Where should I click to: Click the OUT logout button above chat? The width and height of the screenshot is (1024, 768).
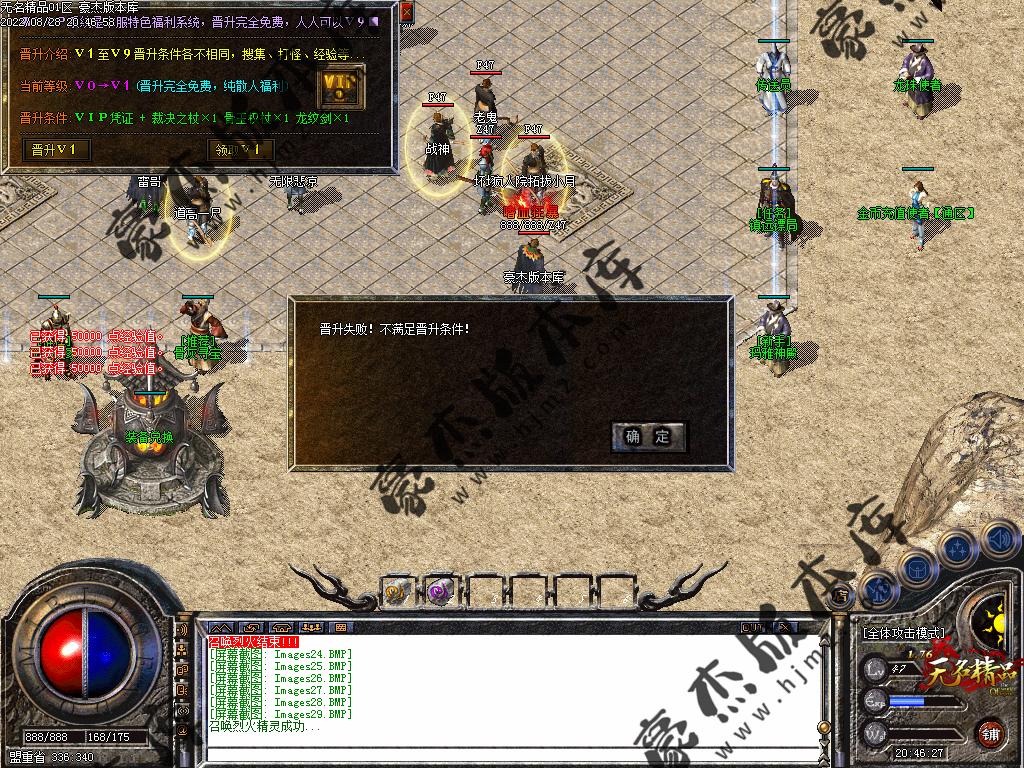coord(752,627)
